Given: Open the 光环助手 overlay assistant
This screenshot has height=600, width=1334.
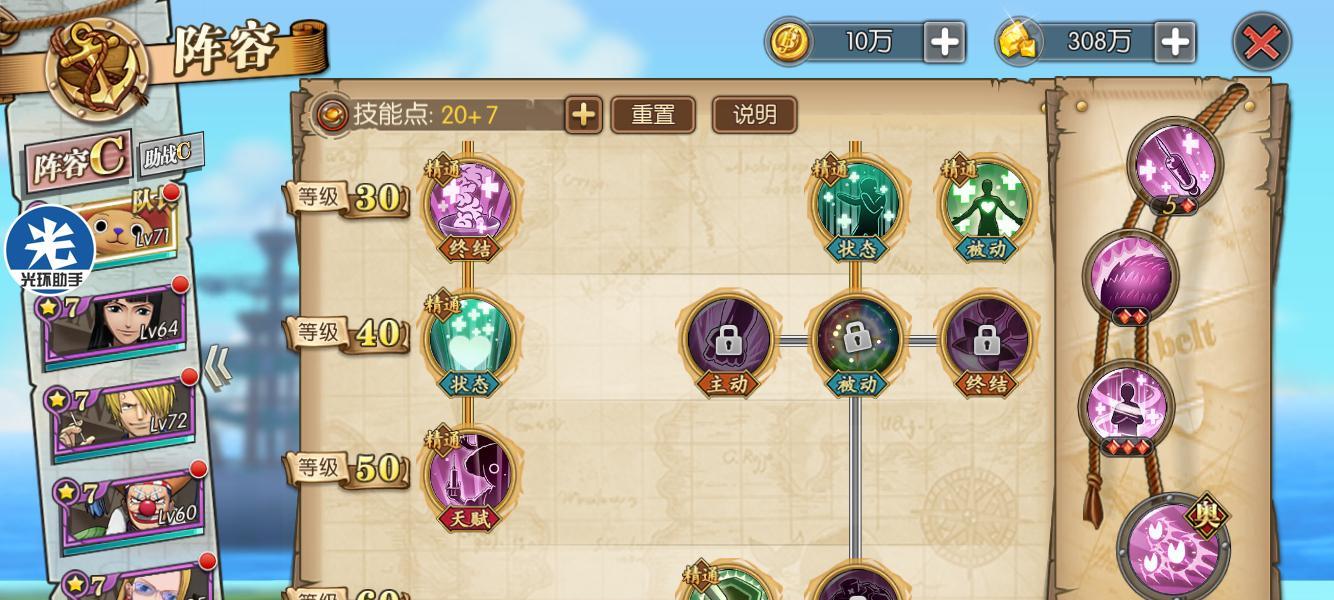Looking at the screenshot, I should pyautogui.click(x=49, y=250).
